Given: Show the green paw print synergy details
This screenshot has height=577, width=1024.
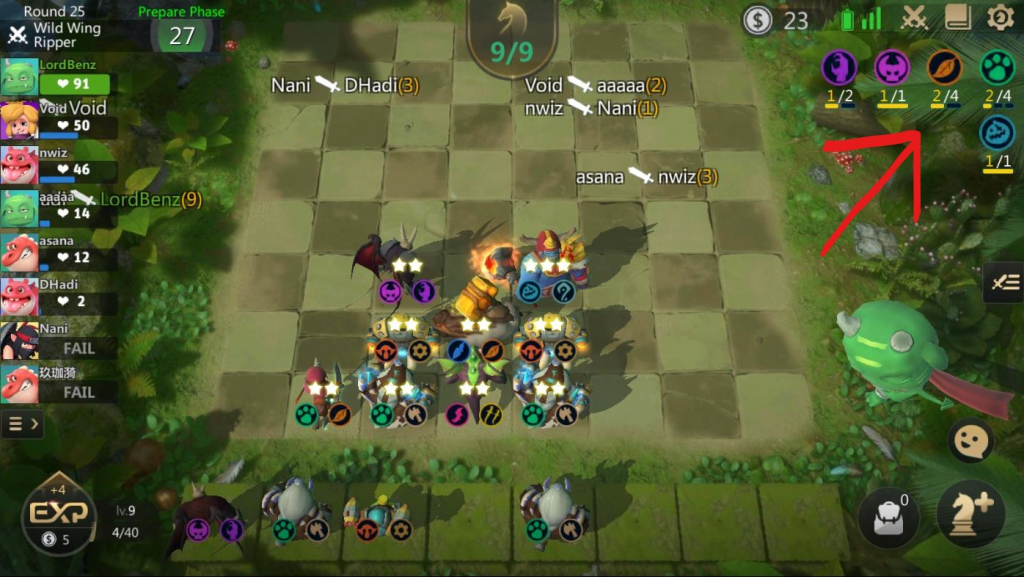Looking at the screenshot, I should tap(996, 68).
